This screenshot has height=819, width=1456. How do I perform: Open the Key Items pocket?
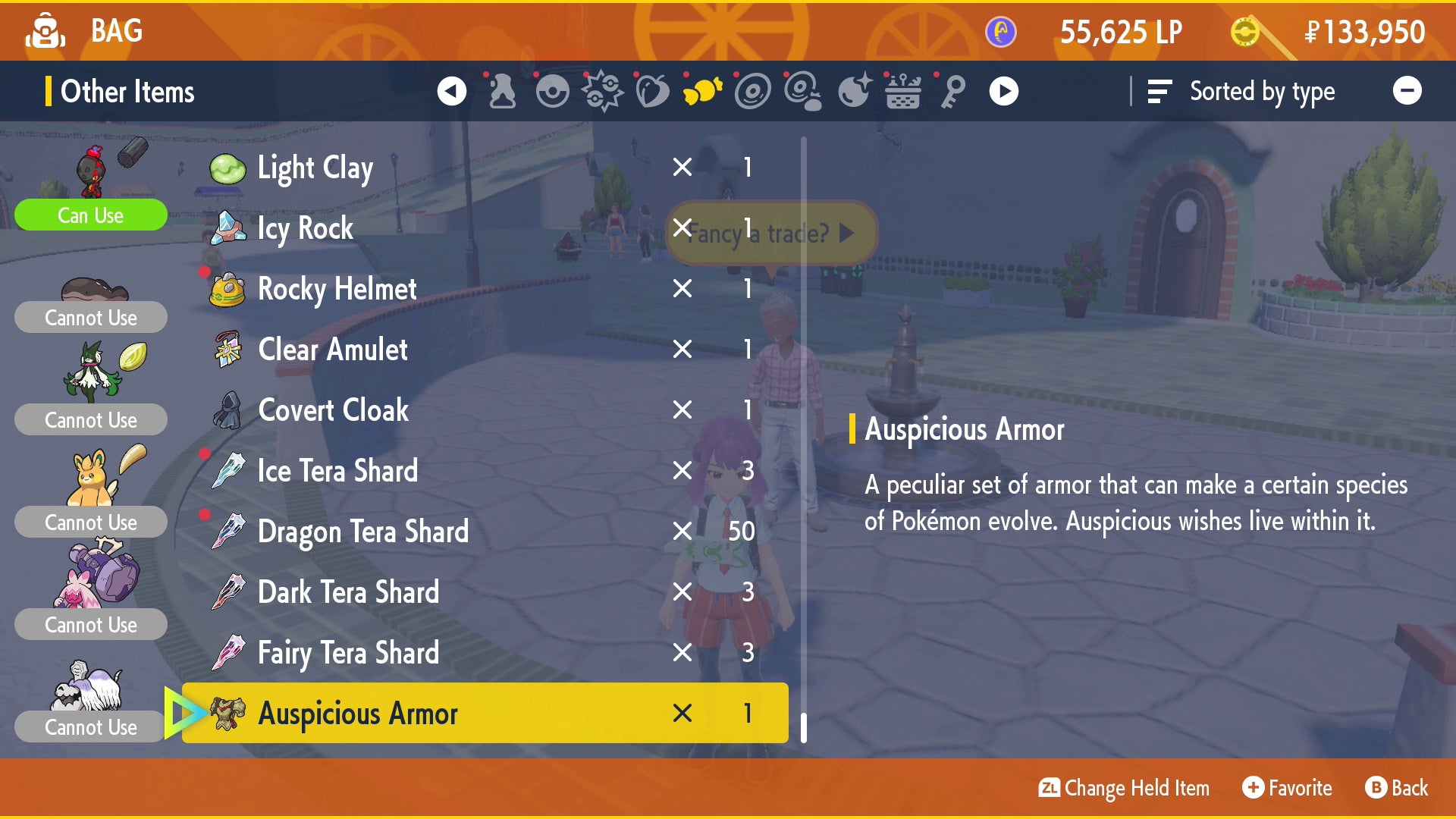coord(952,91)
